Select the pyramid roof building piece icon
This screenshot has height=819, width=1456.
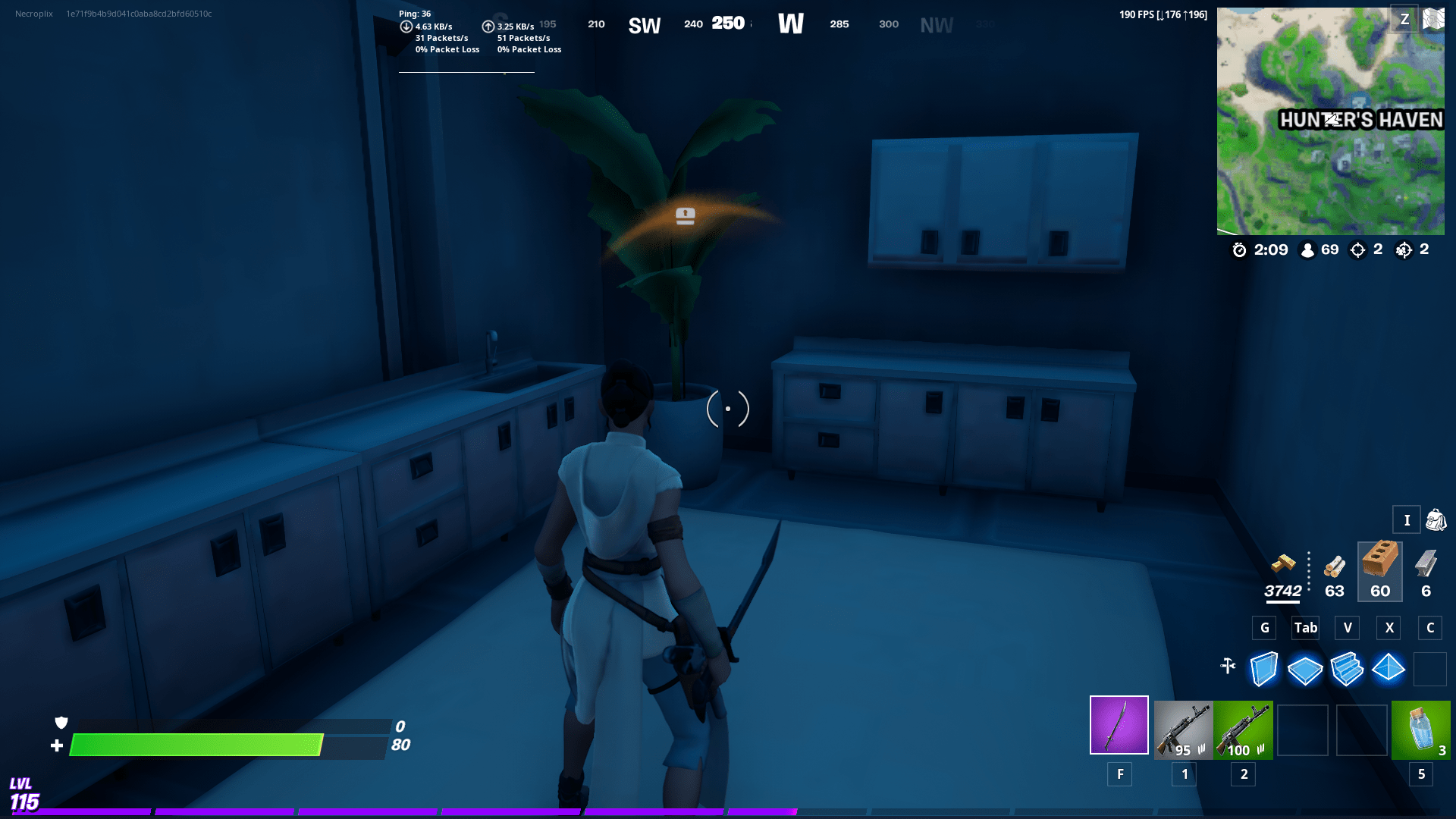coord(1389,669)
